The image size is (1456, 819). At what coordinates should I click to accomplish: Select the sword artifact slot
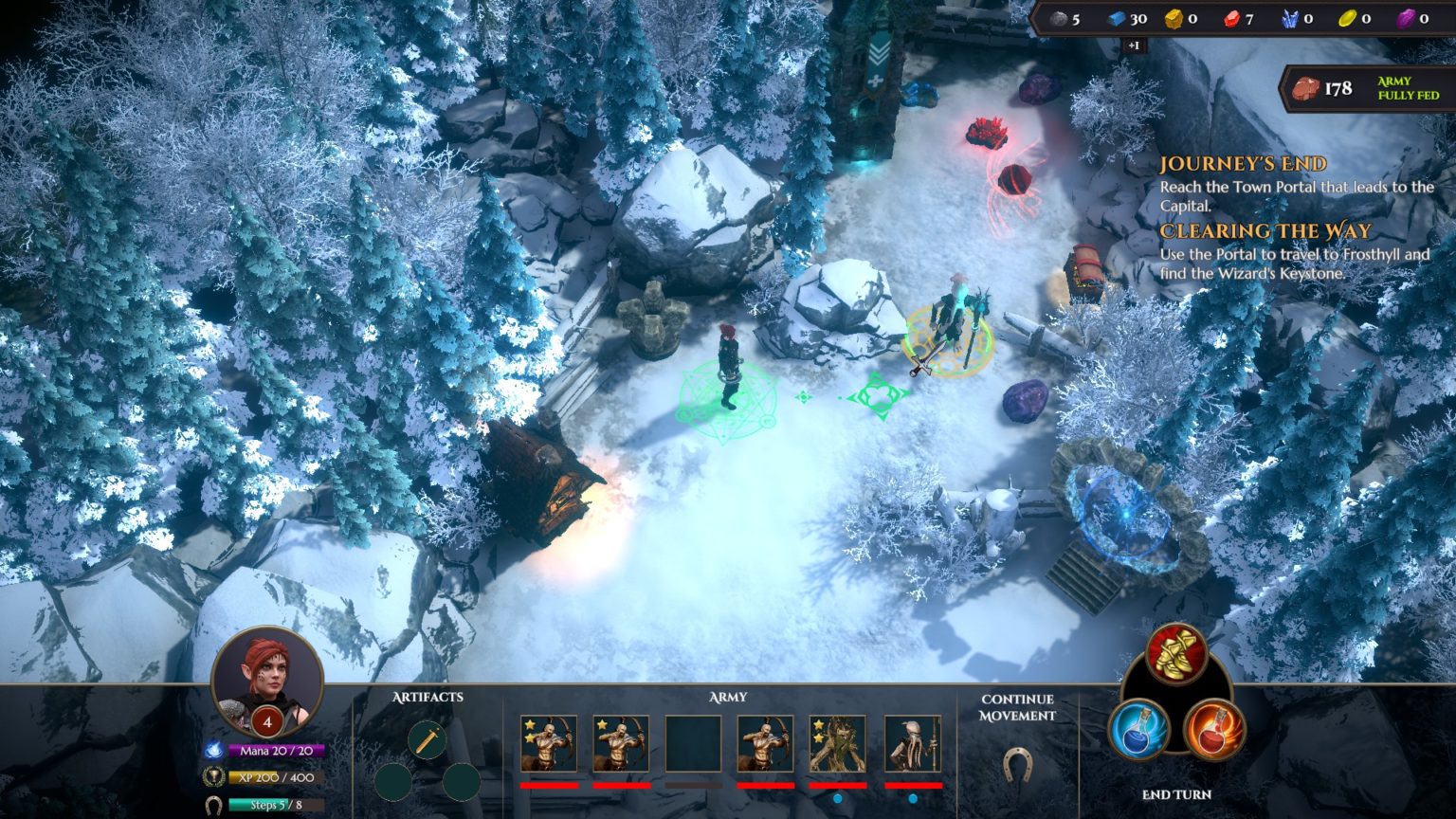pyautogui.click(x=427, y=738)
